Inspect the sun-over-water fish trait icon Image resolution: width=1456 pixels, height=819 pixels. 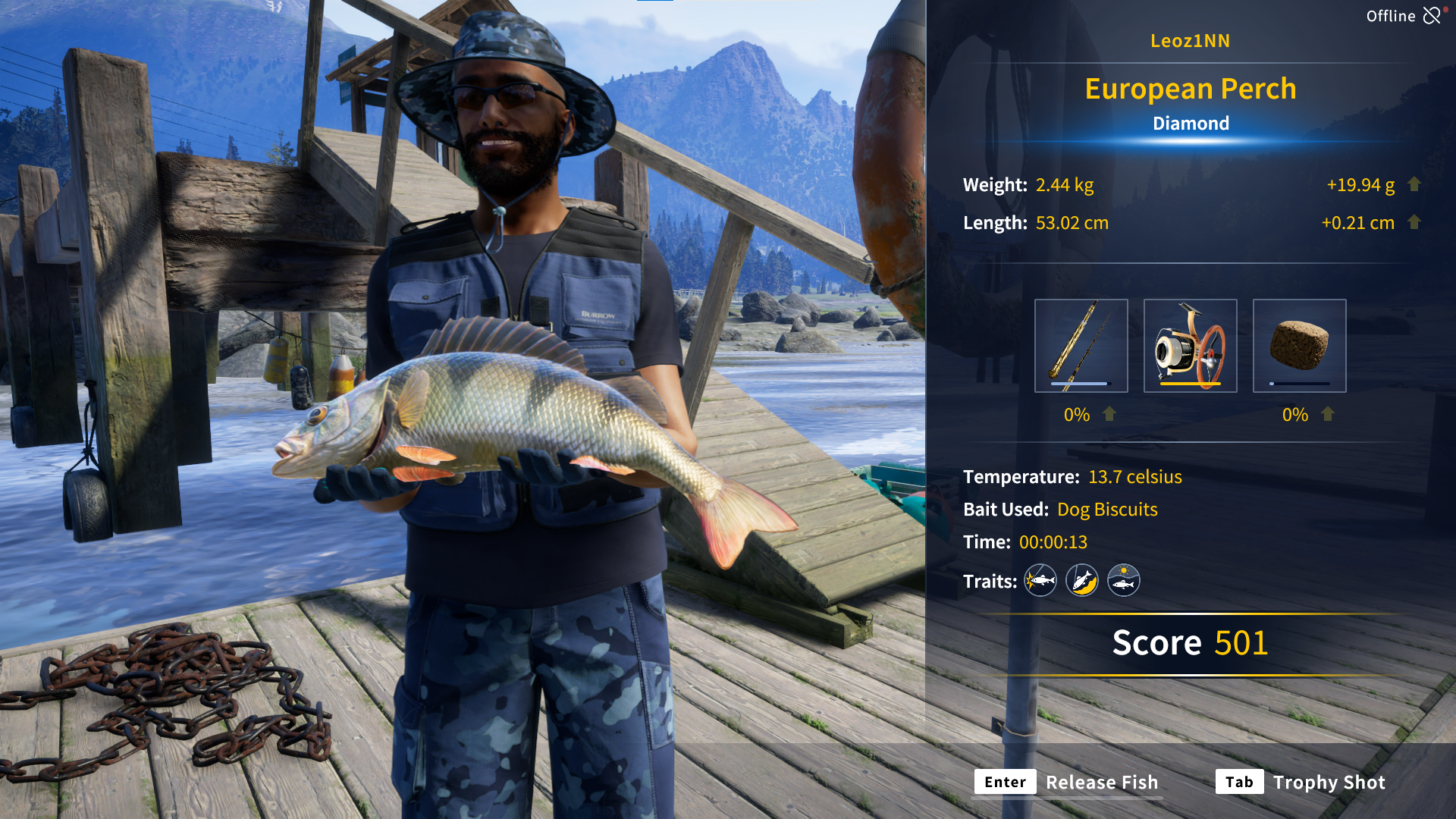pyautogui.click(x=1123, y=581)
